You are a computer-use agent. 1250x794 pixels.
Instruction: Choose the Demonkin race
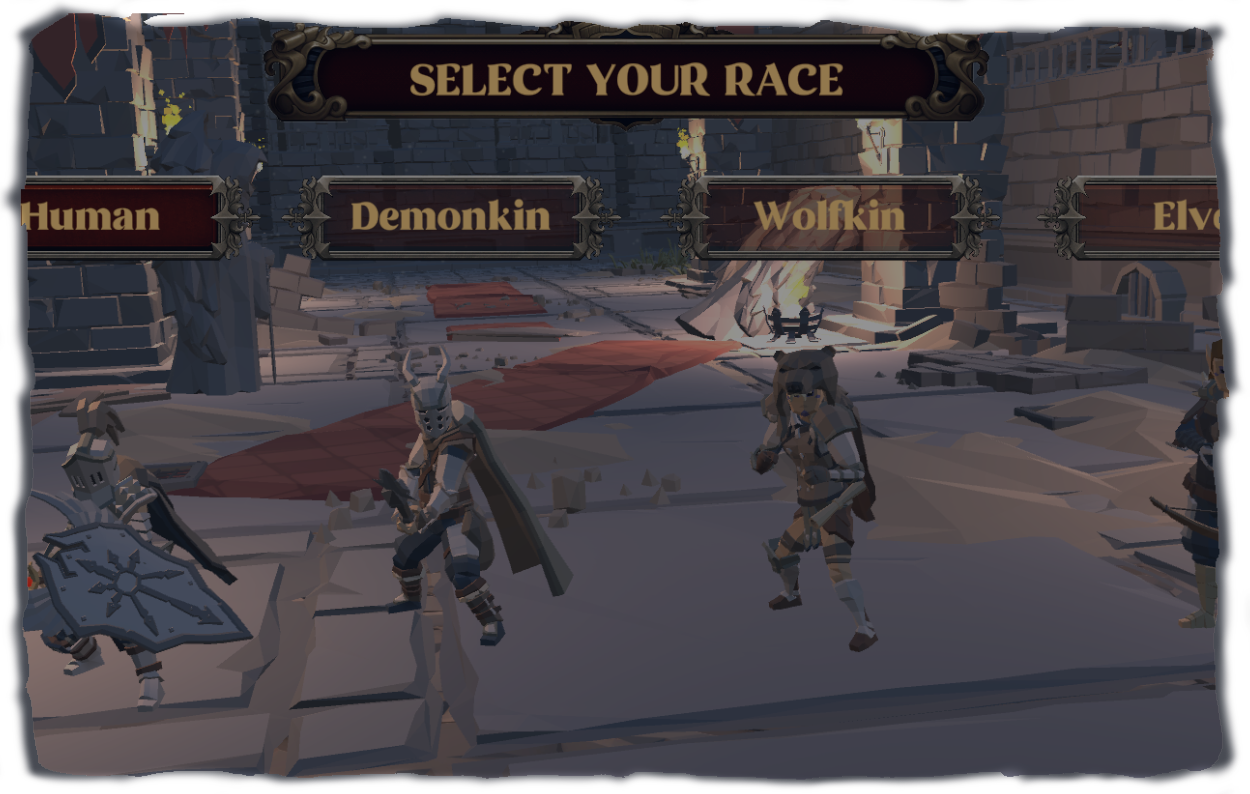[450, 217]
